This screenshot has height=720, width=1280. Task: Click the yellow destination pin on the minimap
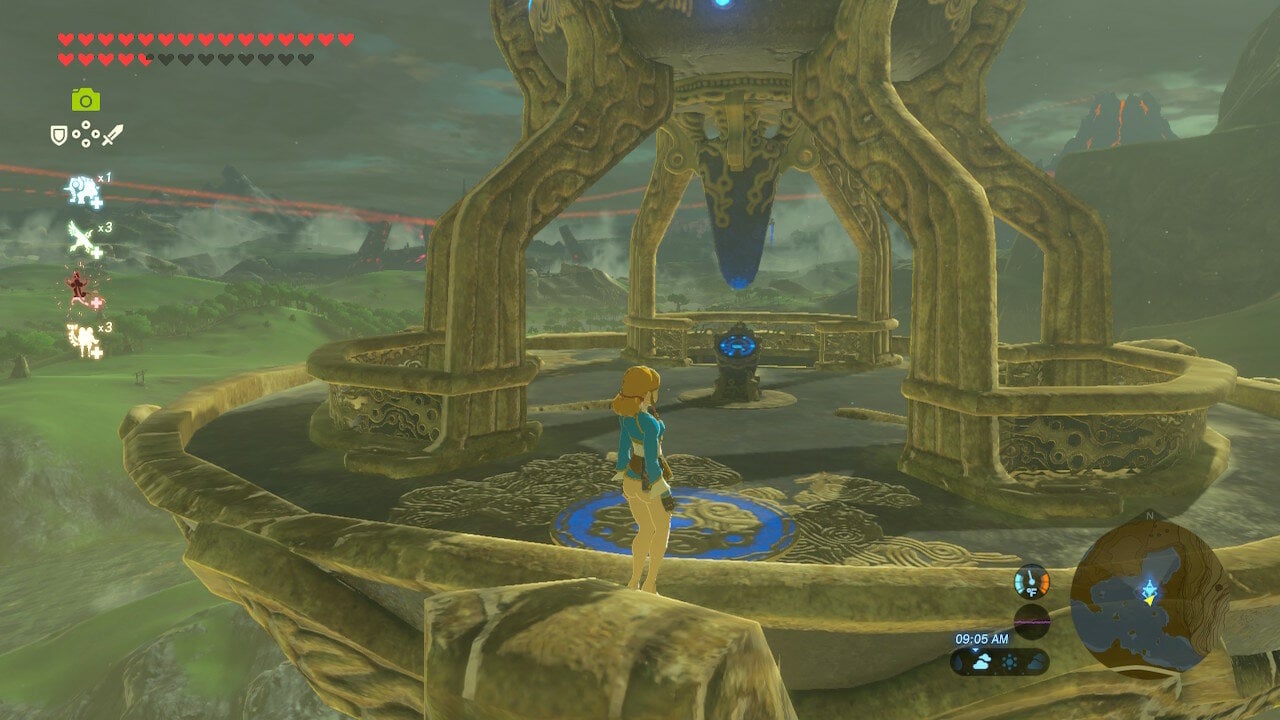click(x=1149, y=601)
